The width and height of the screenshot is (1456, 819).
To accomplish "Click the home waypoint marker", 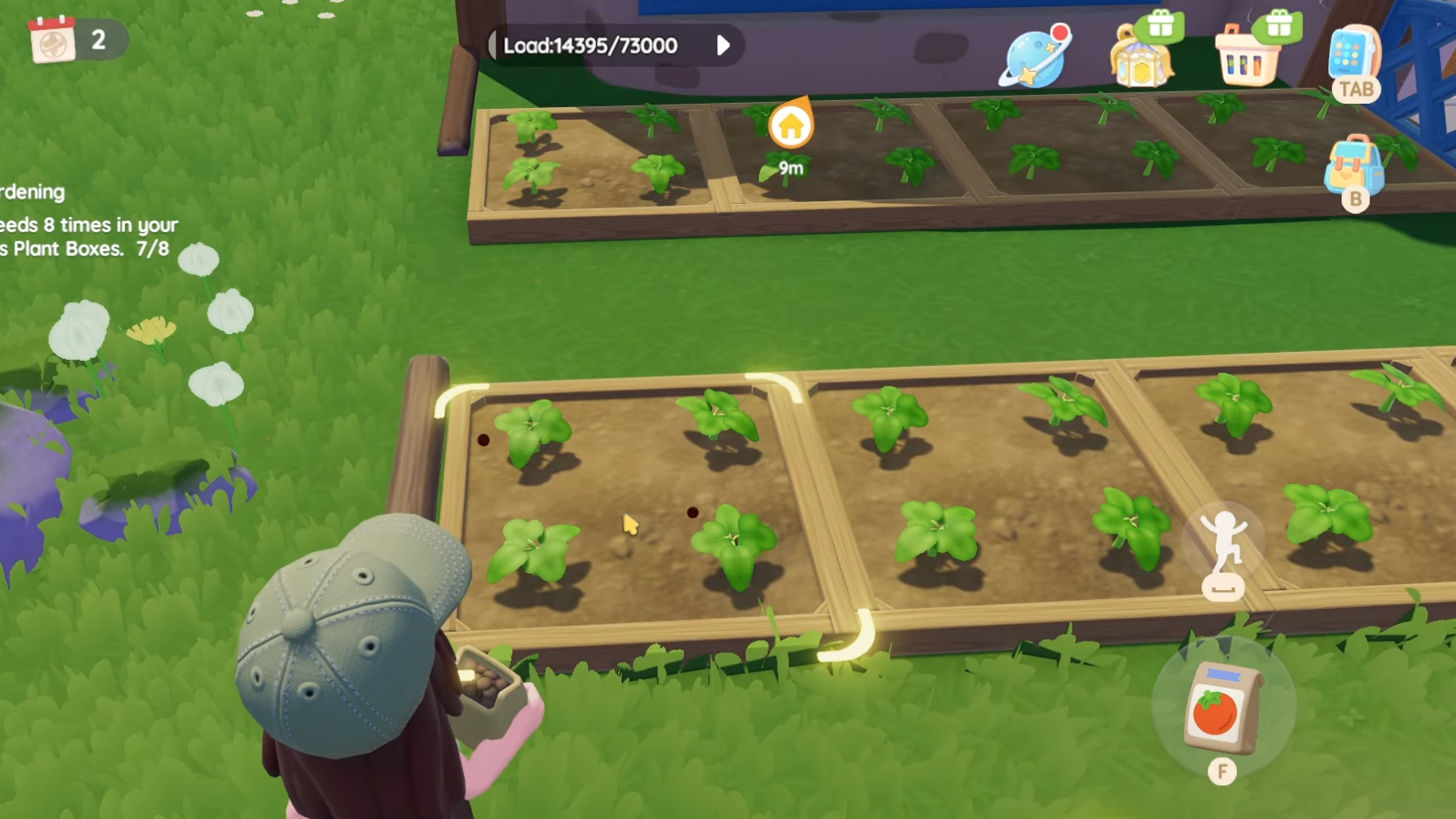I will pos(790,127).
